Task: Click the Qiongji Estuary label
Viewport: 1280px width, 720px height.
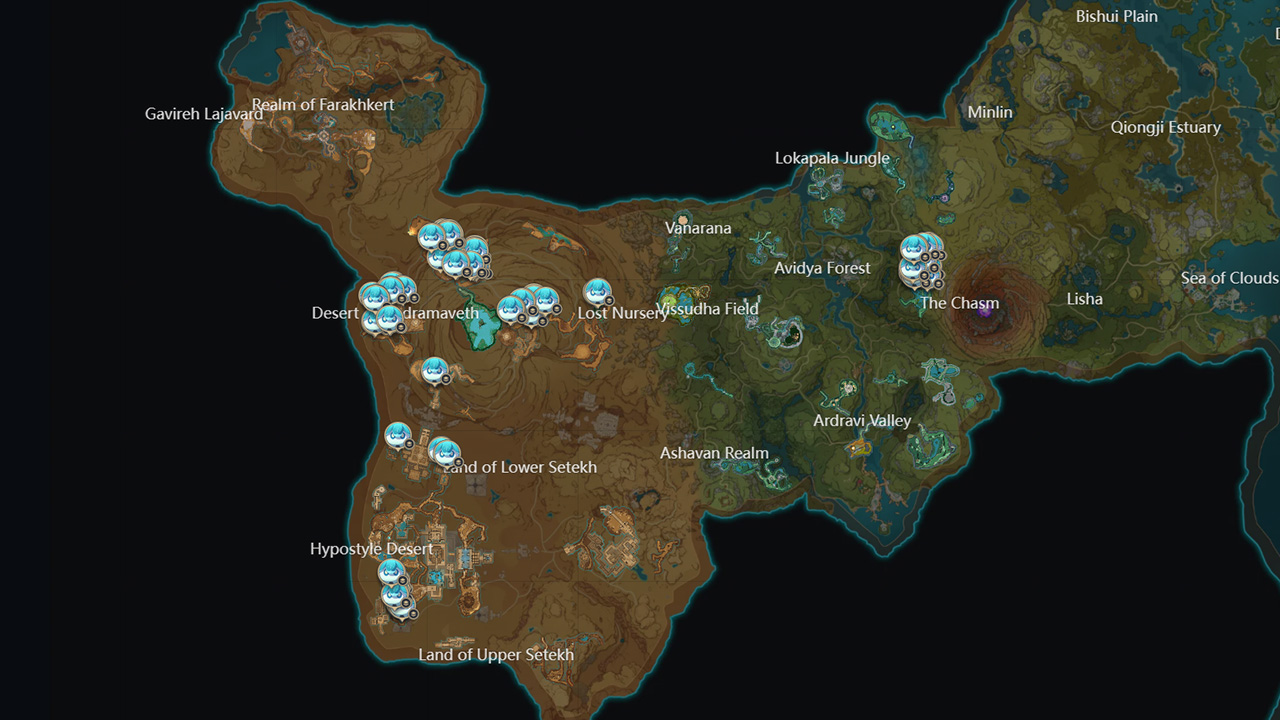Action: [1167, 127]
